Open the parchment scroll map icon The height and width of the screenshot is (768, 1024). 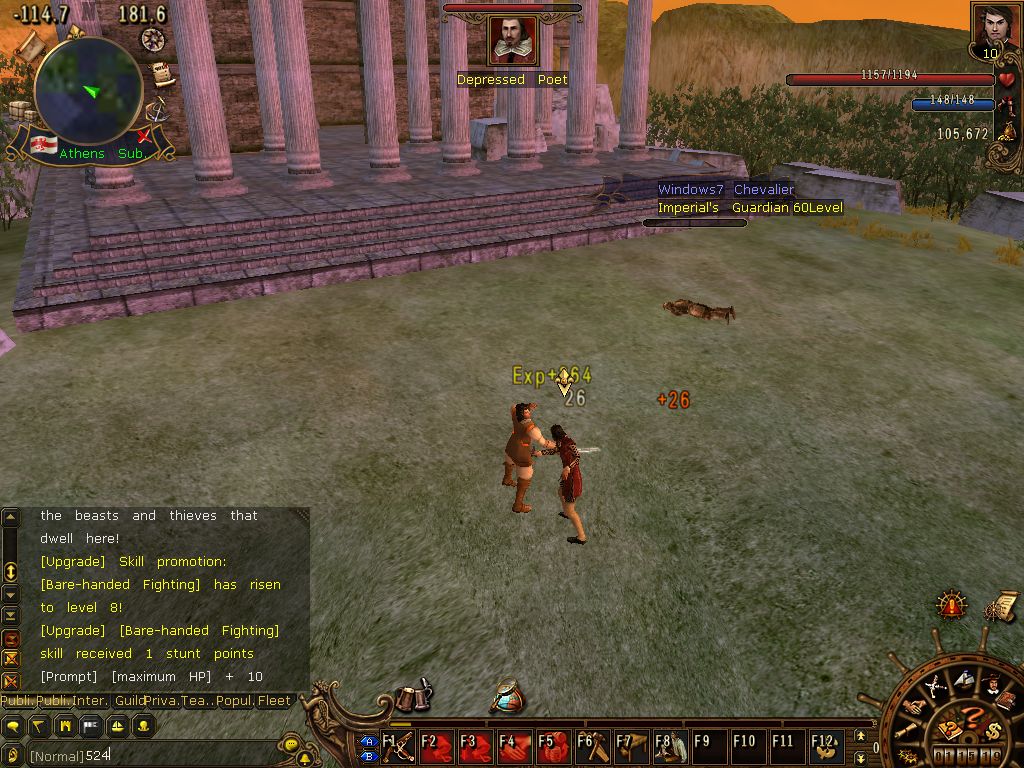click(28, 43)
